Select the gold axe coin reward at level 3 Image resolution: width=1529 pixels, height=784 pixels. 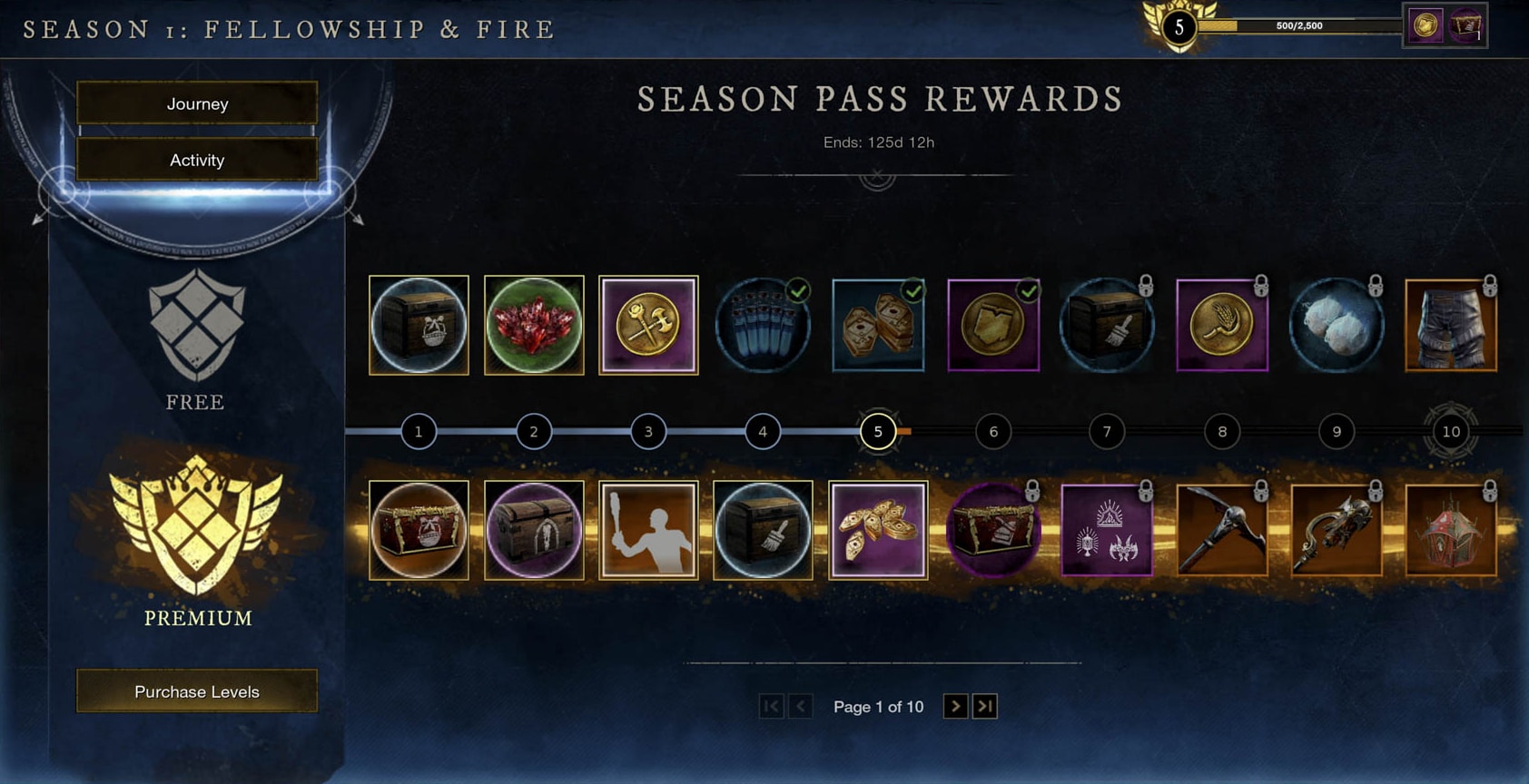point(648,325)
